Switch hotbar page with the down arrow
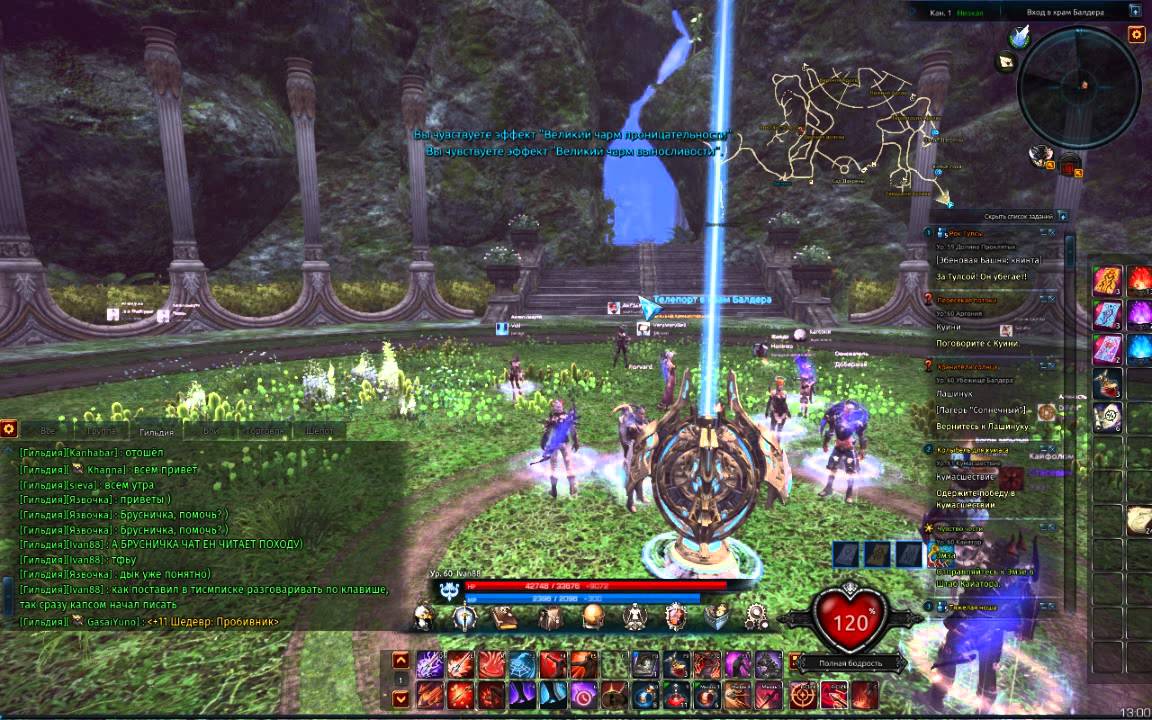The width and height of the screenshot is (1152, 720). pos(400,699)
